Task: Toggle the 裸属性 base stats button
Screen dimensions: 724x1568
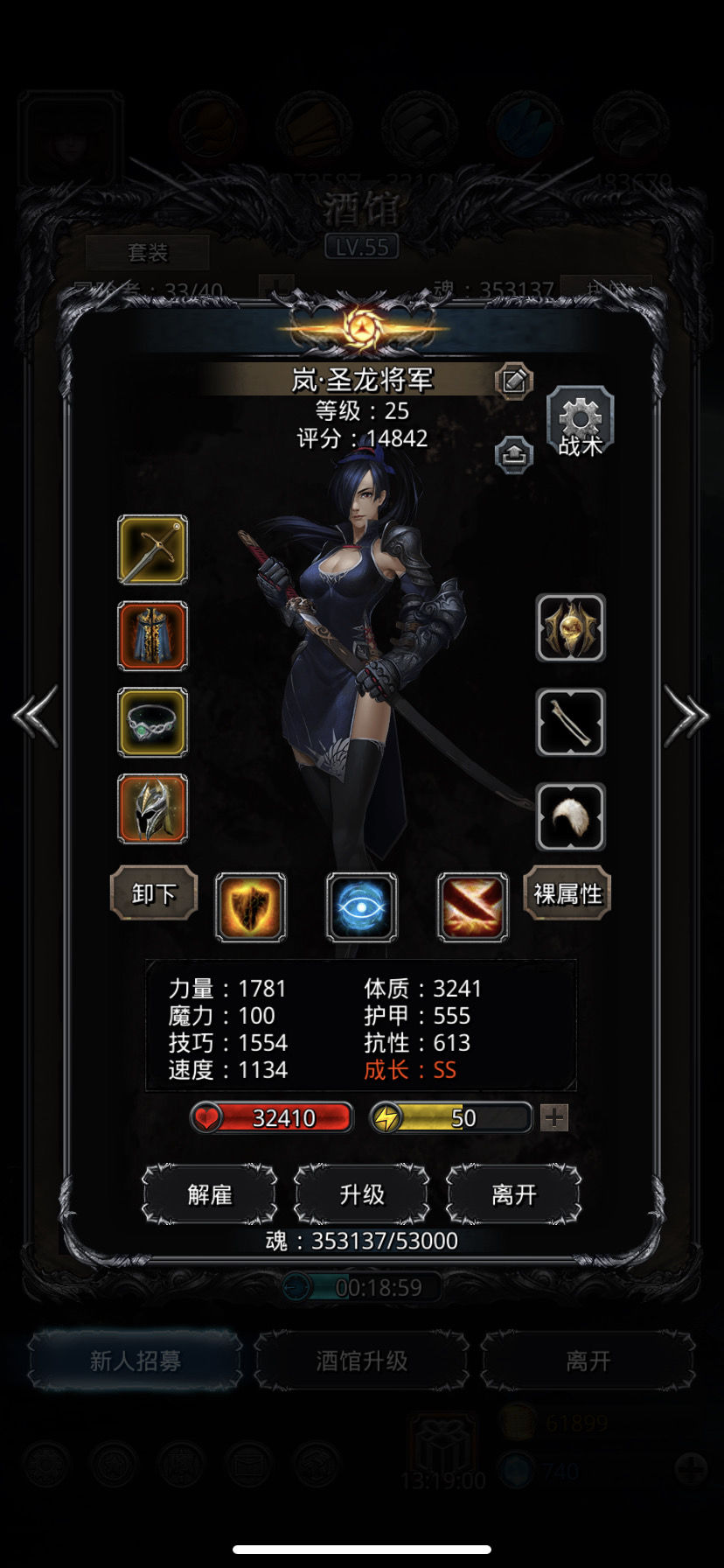Action: (567, 893)
